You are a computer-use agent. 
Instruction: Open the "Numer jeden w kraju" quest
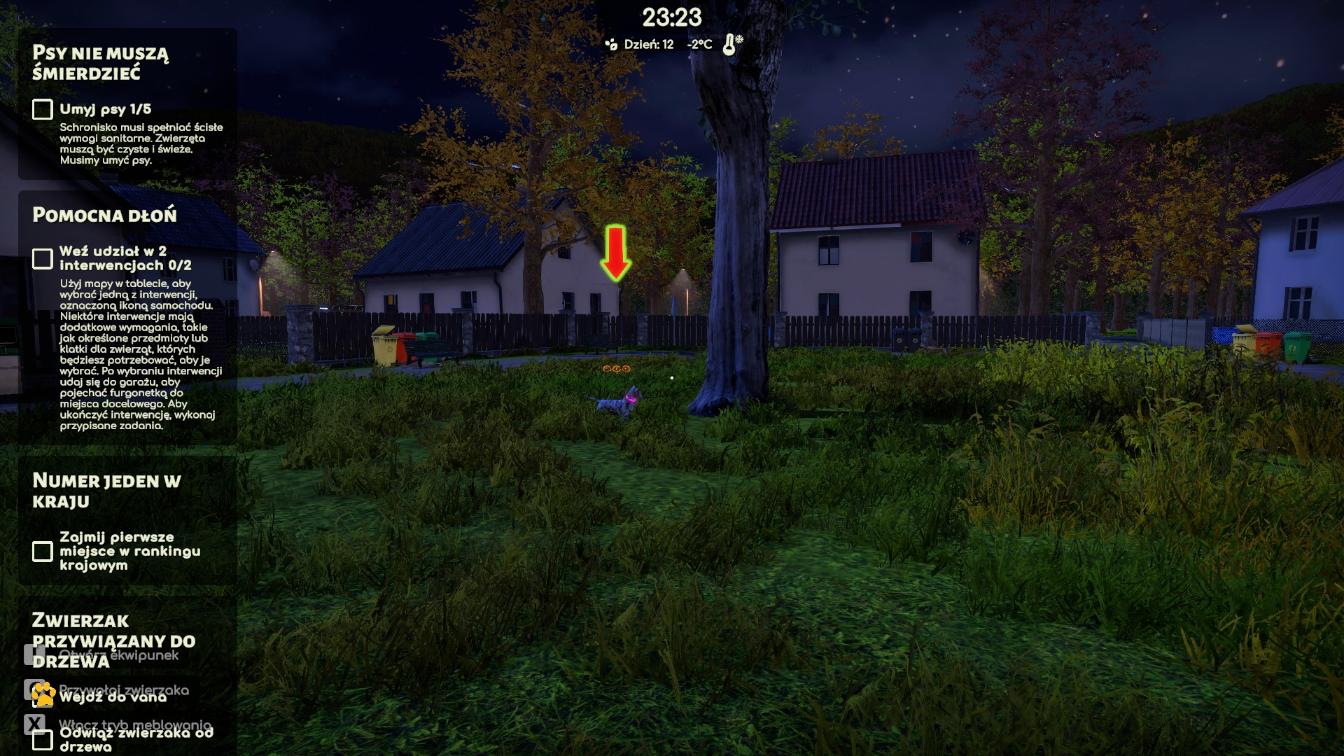[x=106, y=491]
